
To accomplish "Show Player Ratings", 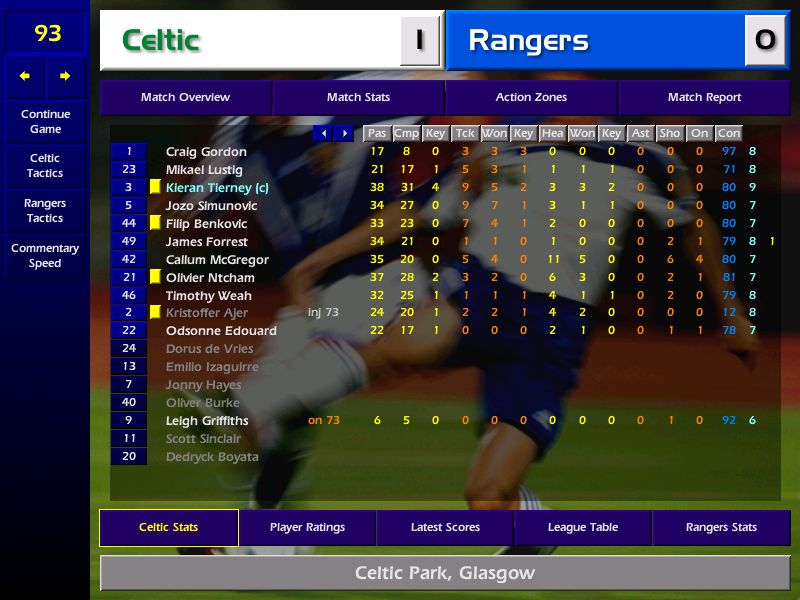I will [307, 528].
